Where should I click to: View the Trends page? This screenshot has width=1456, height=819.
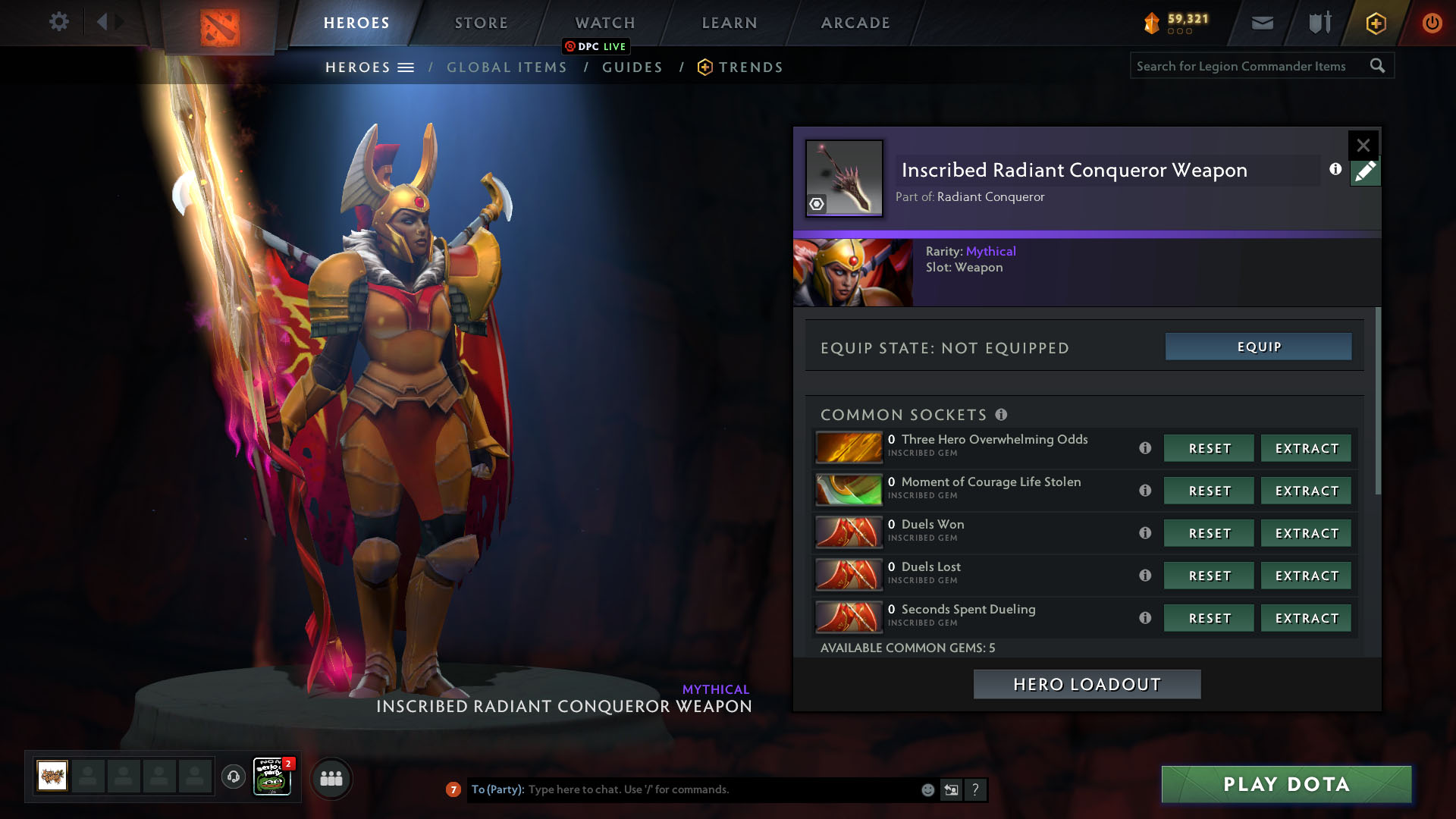click(751, 67)
